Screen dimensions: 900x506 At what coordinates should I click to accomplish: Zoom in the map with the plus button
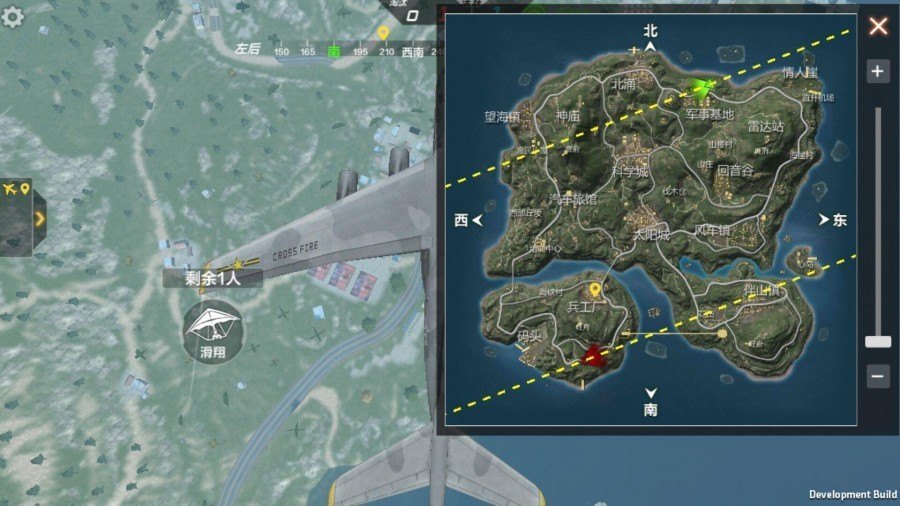[x=878, y=71]
